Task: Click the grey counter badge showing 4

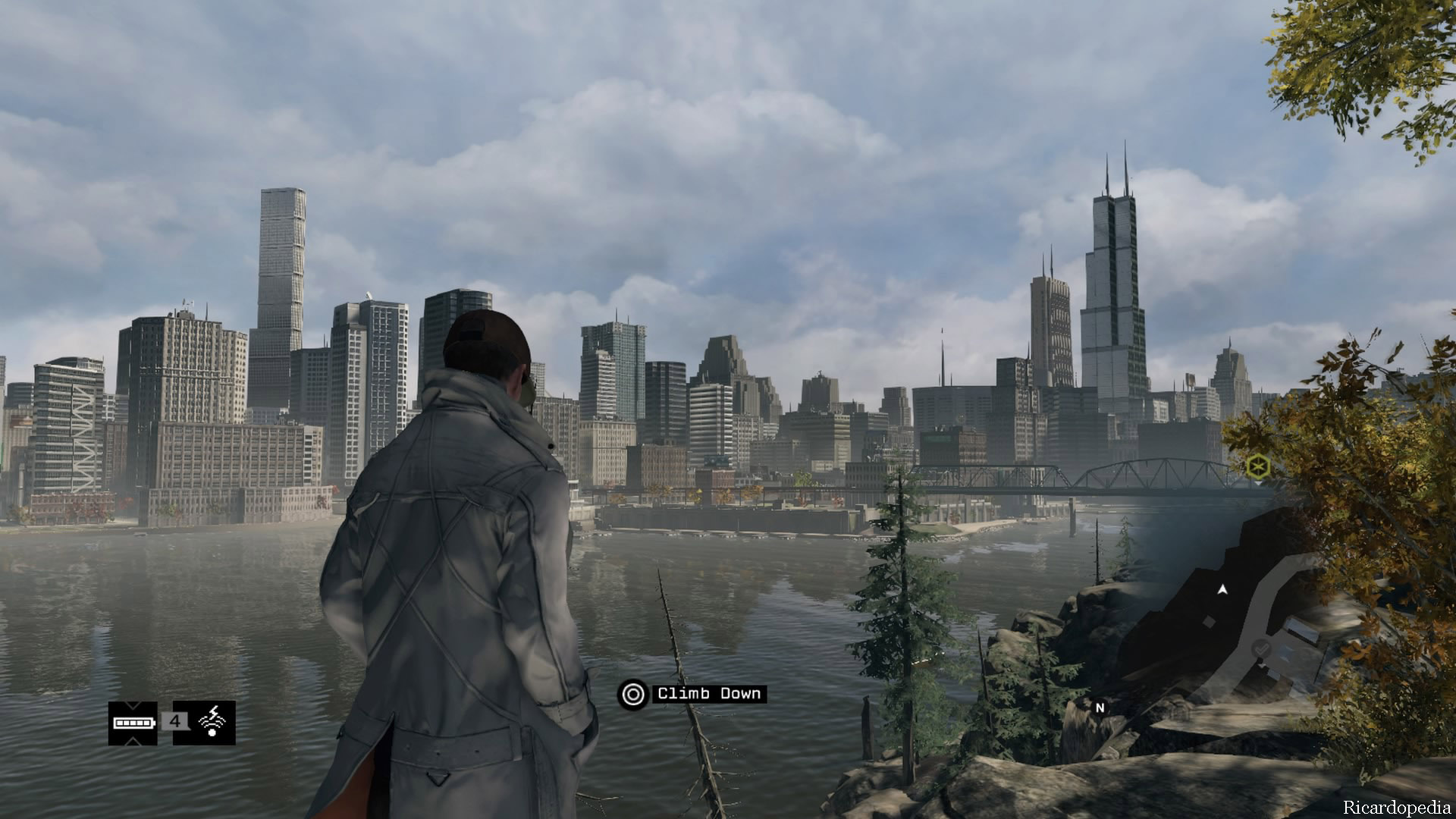Action: click(x=174, y=721)
